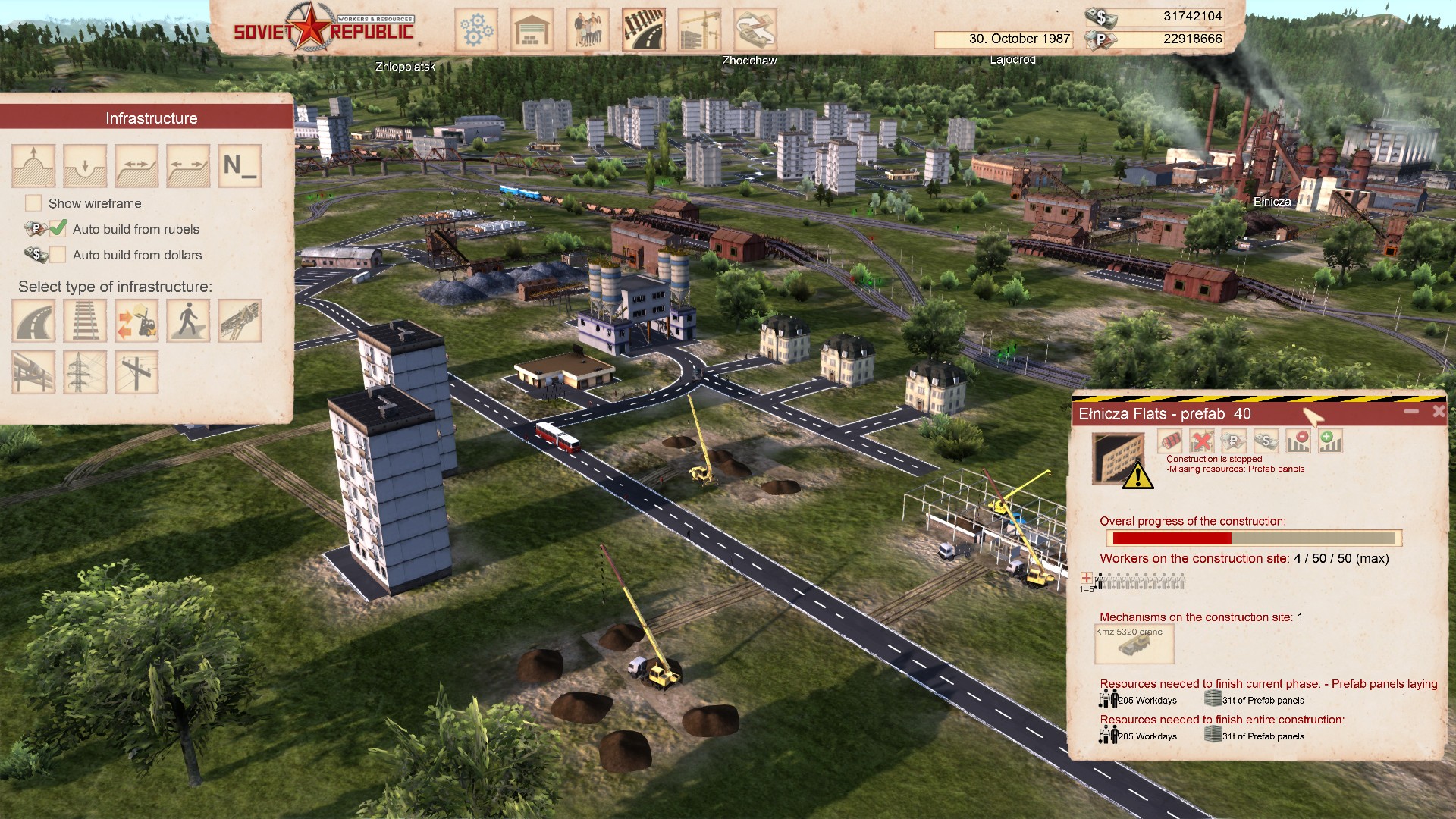1456x819 pixels.
Task: Open the road construction menu in top toolbar
Action: coord(644,30)
